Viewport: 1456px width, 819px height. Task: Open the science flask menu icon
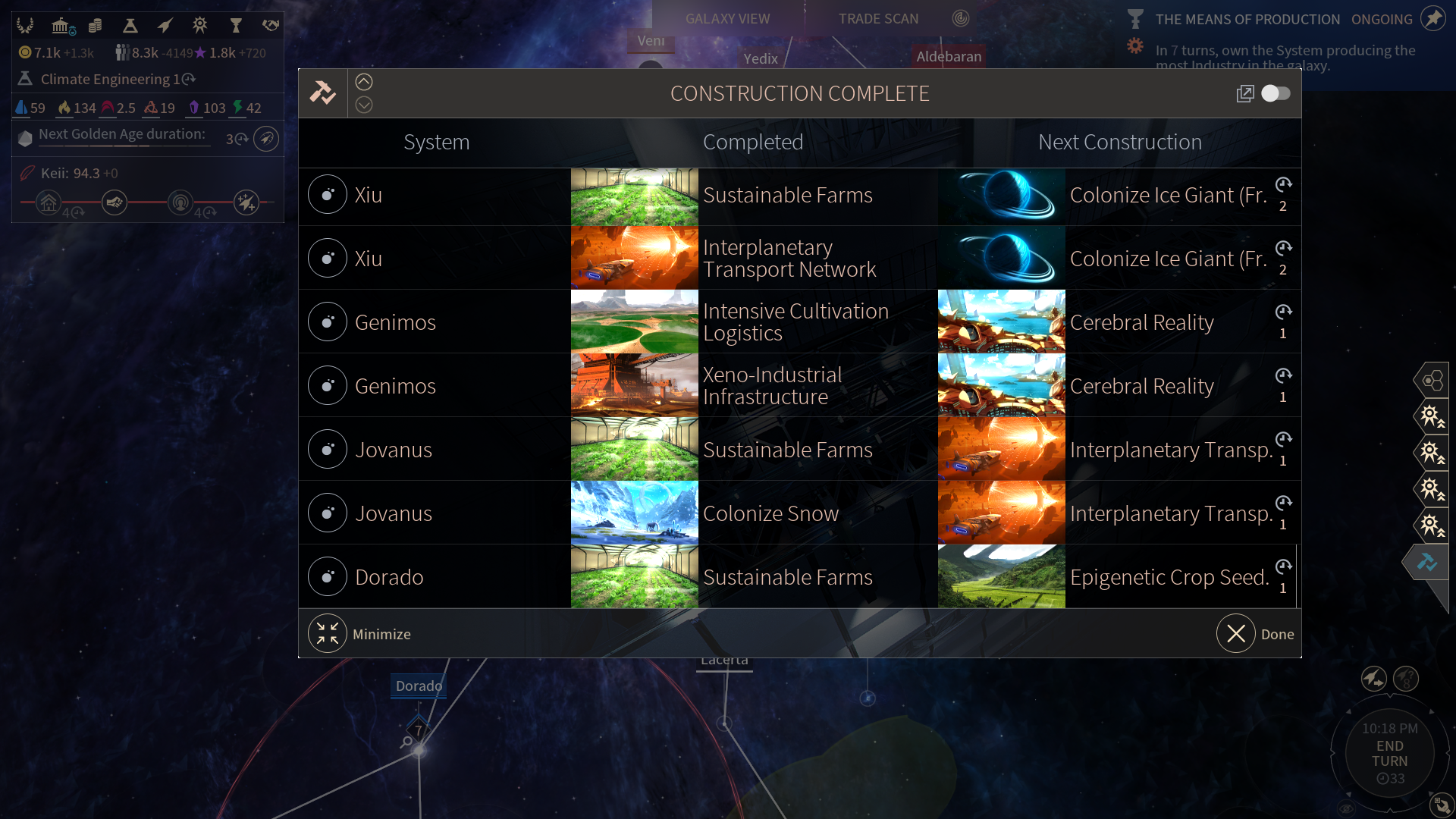click(130, 27)
